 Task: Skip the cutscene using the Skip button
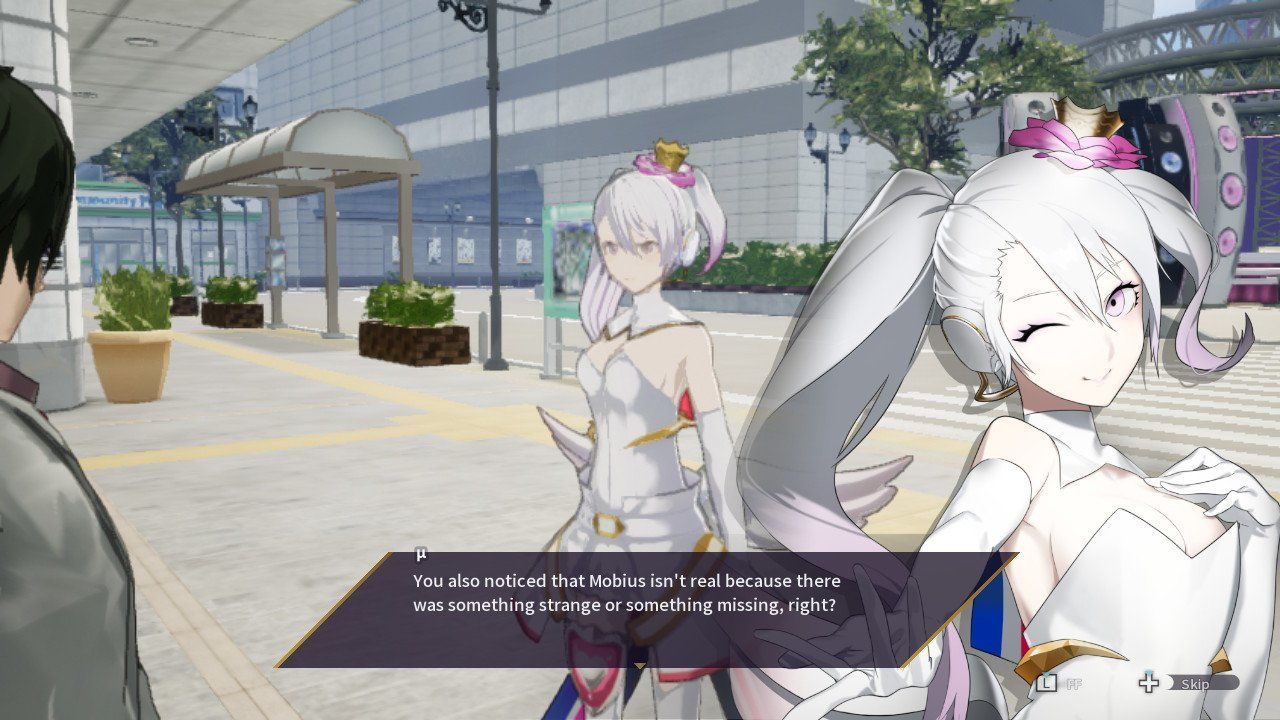1194,684
